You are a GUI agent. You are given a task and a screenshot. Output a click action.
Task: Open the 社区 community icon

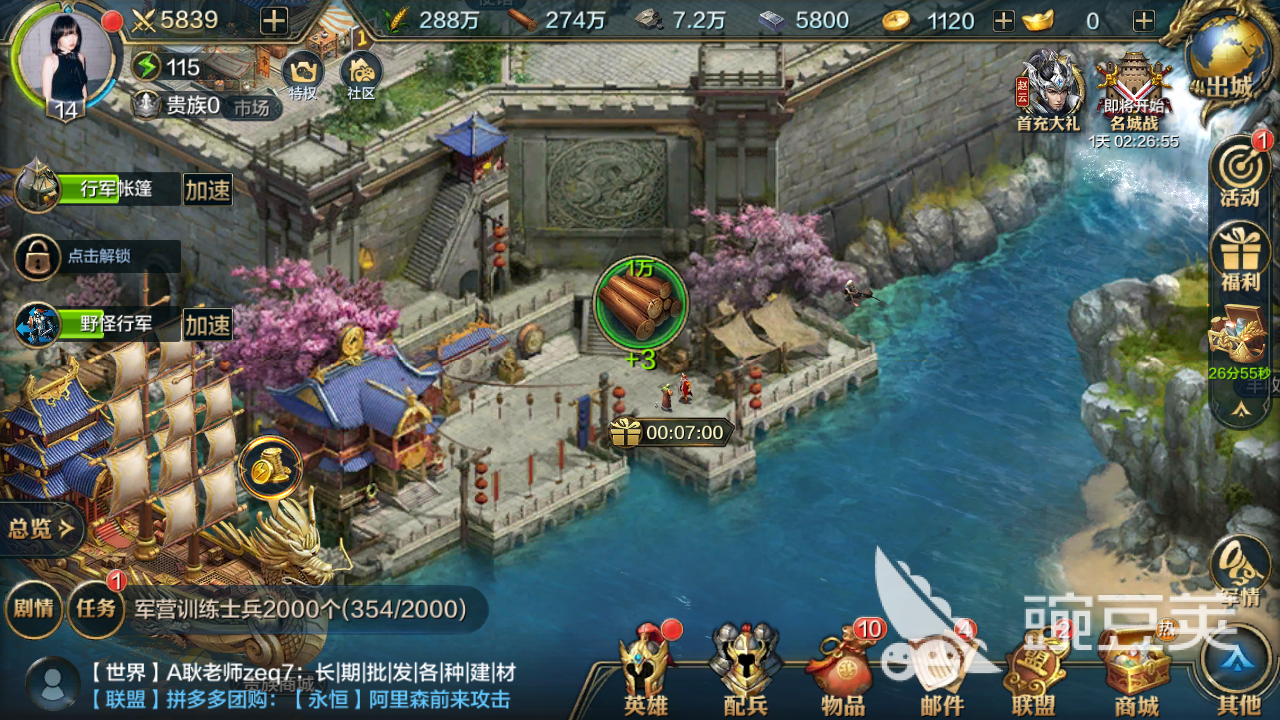pos(361,75)
